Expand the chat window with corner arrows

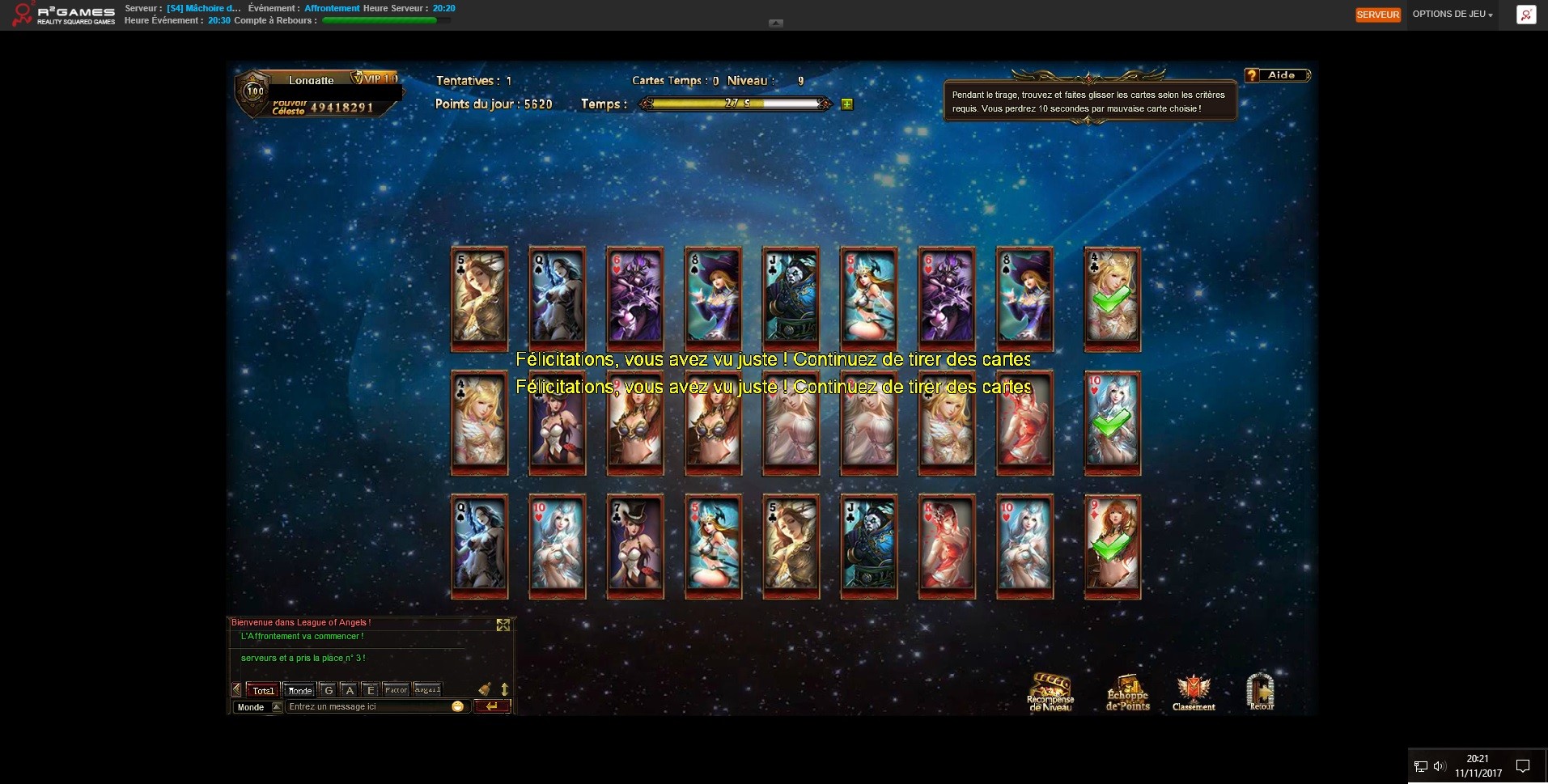pyautogui.click(x=503, y=625)
